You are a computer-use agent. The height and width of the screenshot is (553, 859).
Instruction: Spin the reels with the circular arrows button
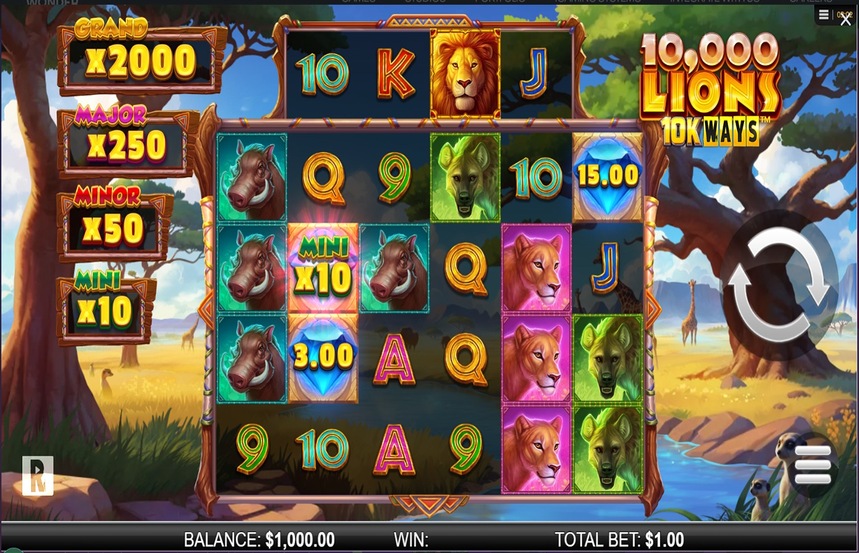[x=779, y=285]
